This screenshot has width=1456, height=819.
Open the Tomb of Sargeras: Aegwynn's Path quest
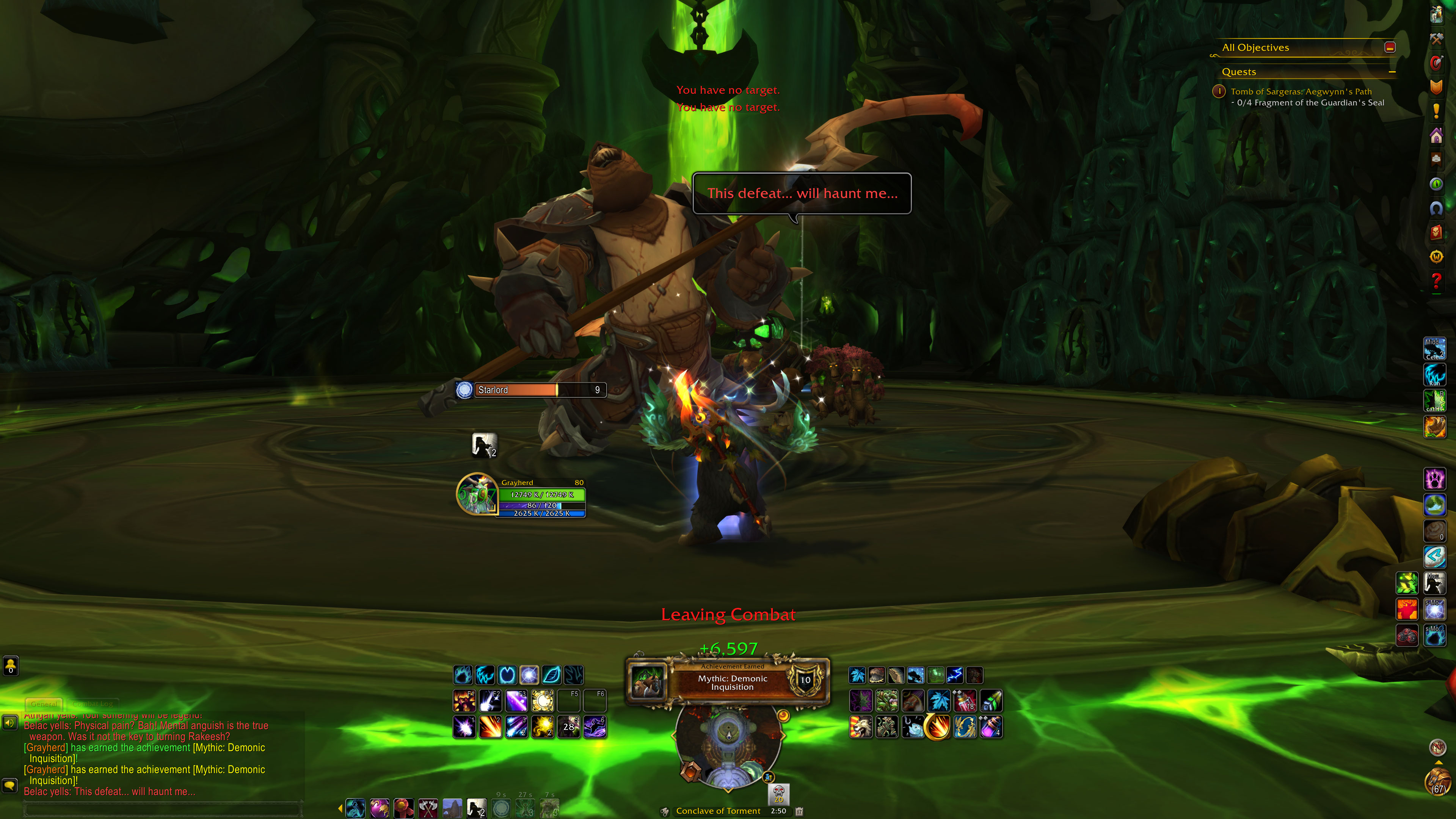1301,91
